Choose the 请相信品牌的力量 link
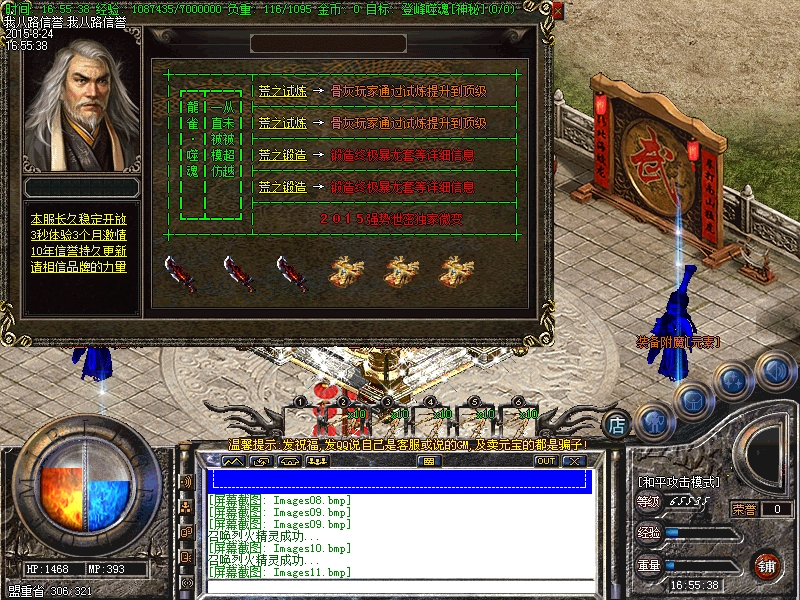The width and height of the screenshot is (800, 600). pos(79,267)
